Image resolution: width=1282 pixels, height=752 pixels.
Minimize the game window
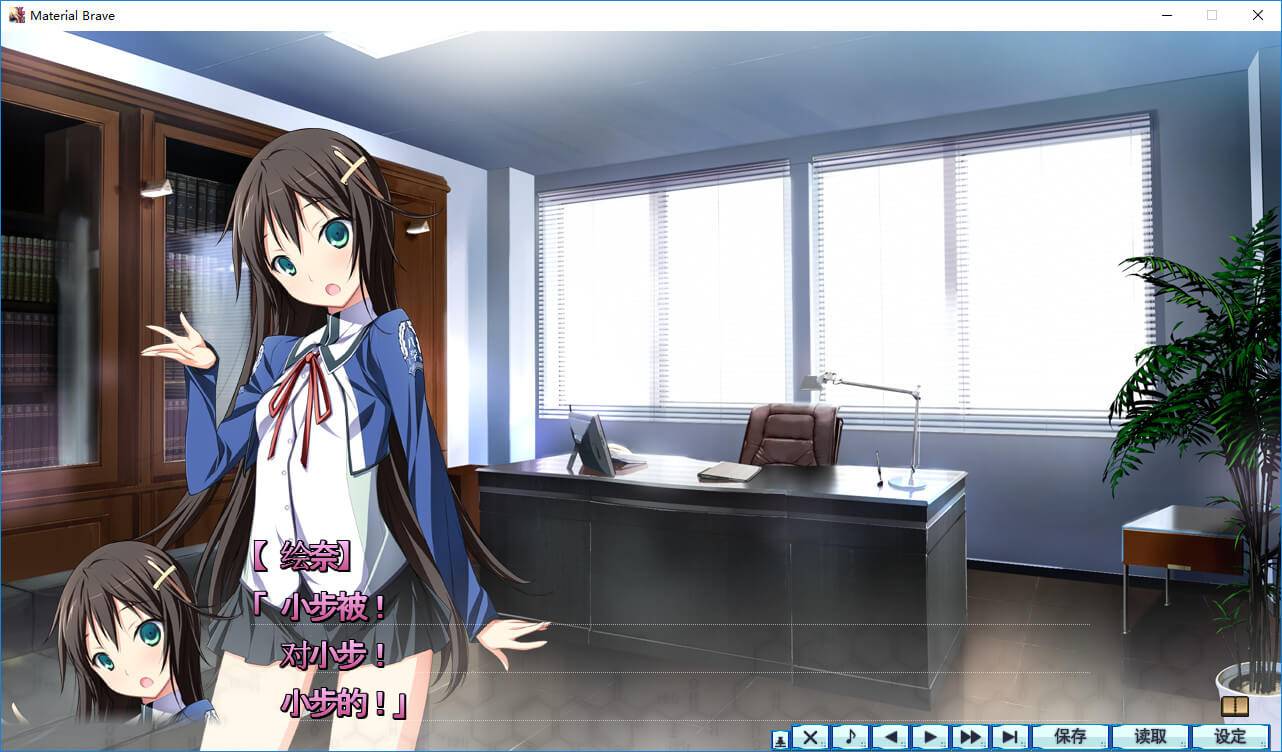[1166, 15]
